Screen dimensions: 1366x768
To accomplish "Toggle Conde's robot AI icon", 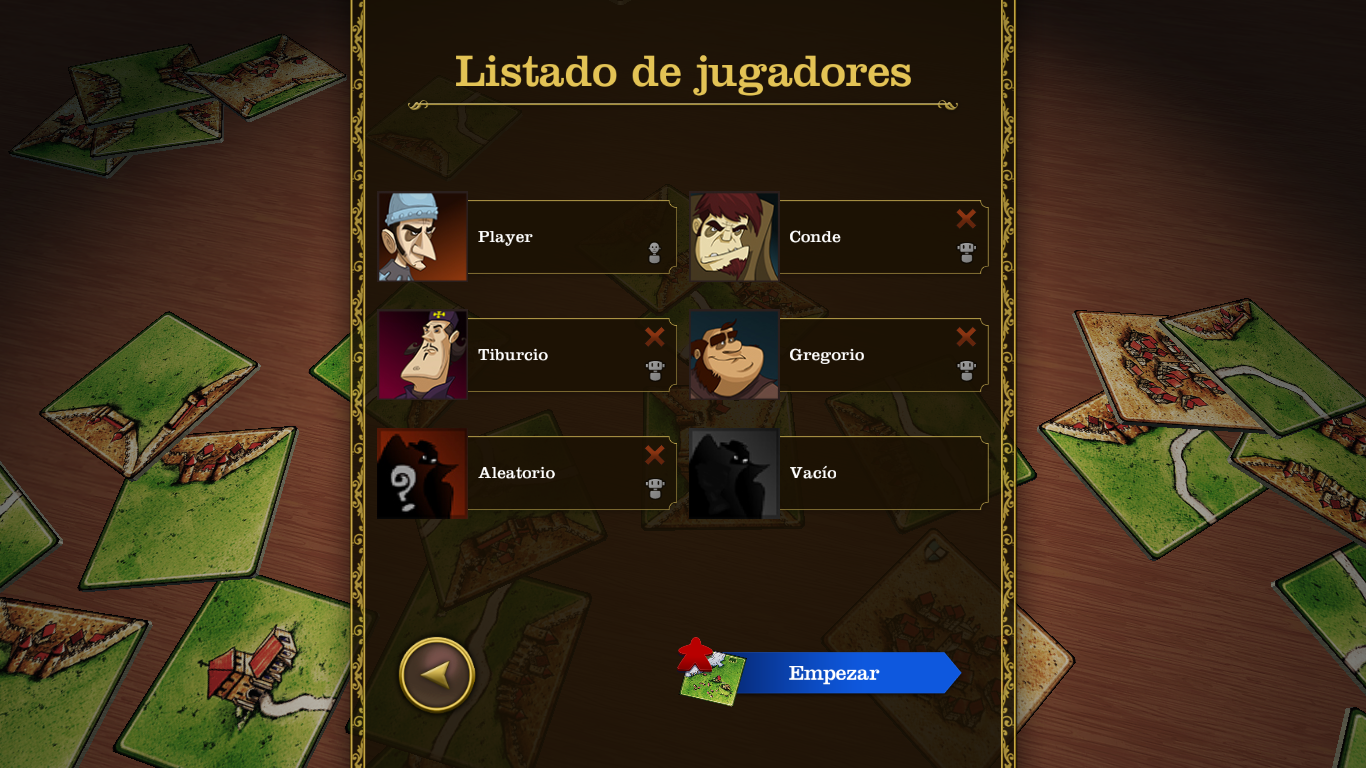I will pos(965,253).
